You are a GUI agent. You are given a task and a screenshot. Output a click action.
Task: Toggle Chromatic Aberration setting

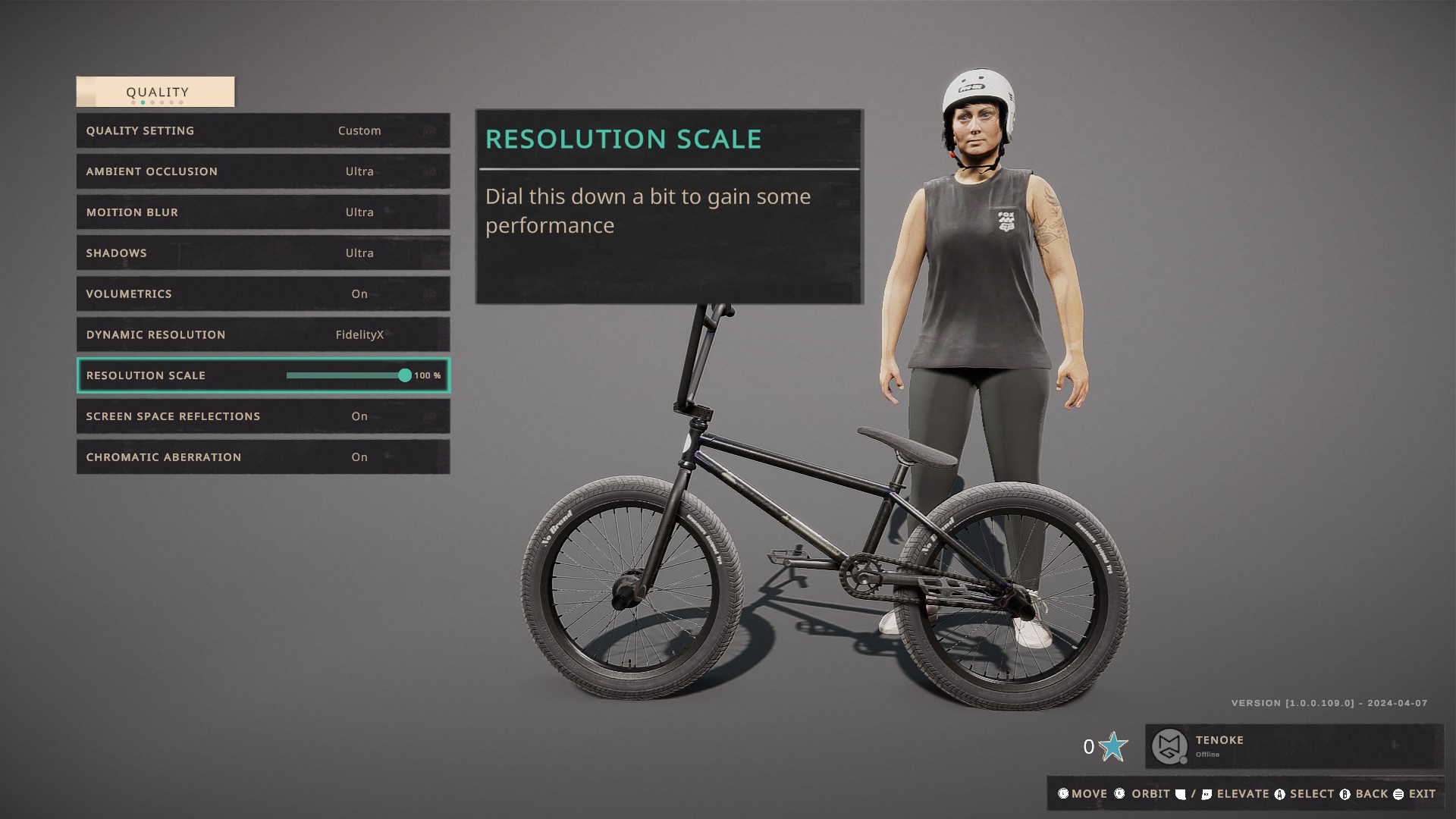(262, 457)
